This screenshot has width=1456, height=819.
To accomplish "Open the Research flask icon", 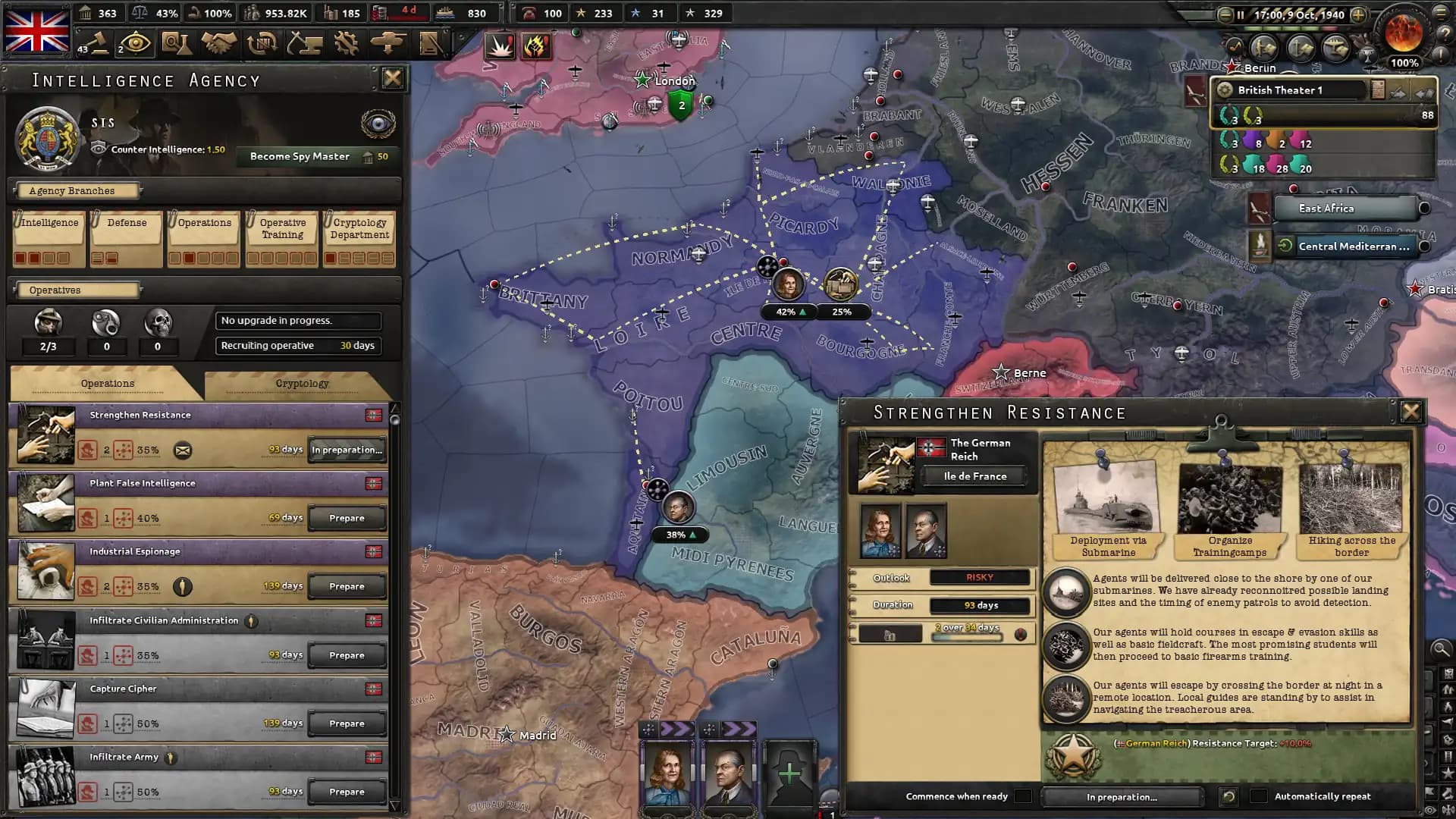I will pyautogui.click(x=177, y=44).
